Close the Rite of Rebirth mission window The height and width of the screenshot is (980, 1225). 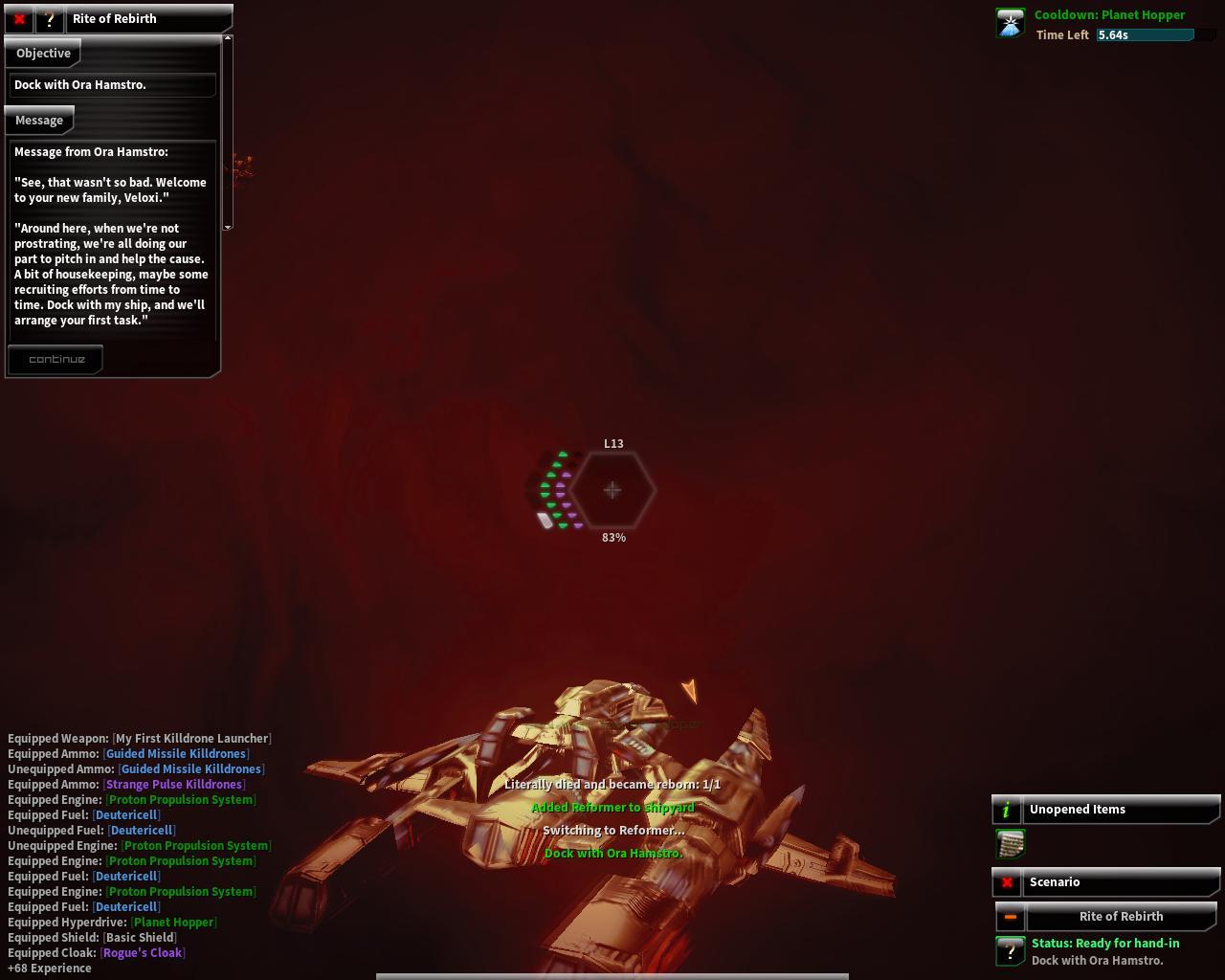click(x=19, y=19)
